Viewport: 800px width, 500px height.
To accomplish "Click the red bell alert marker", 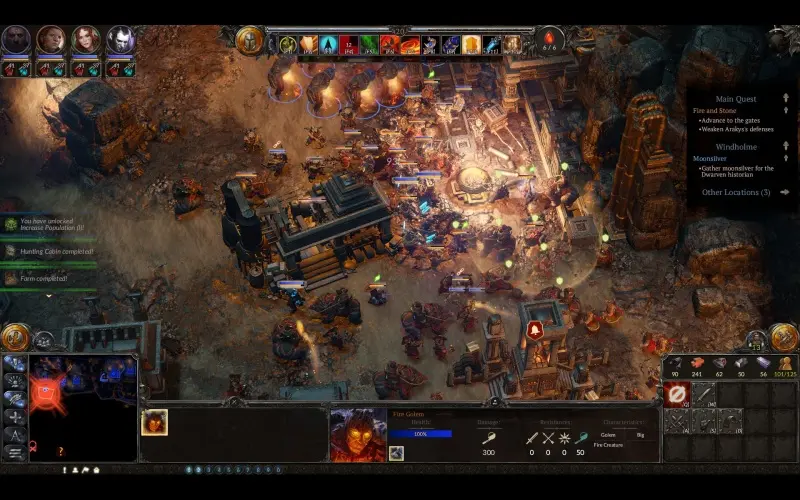I will [x=534, y=329].
